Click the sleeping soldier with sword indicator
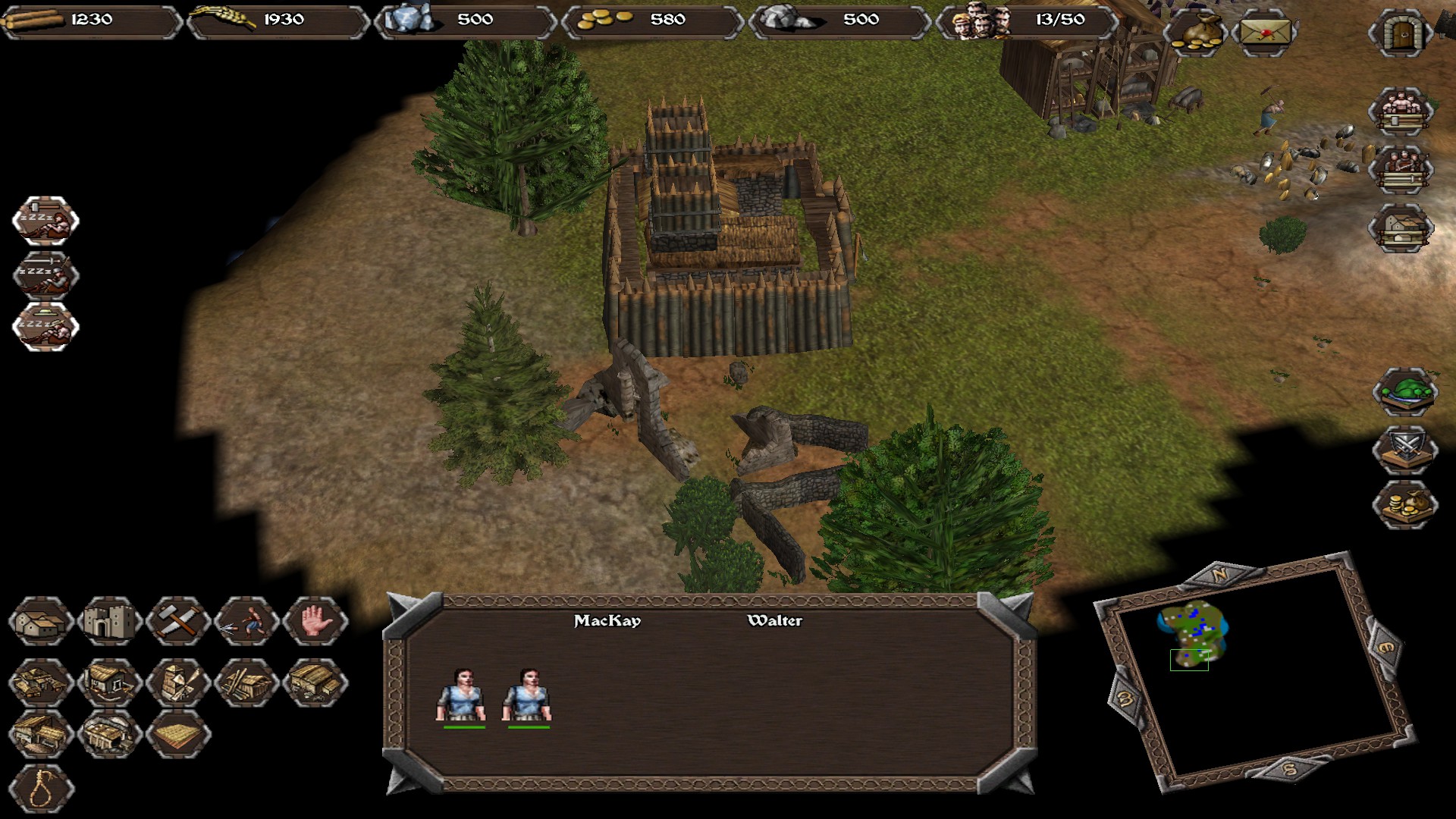The width and height of the screenshot is (1456, 819). (45, 273)
